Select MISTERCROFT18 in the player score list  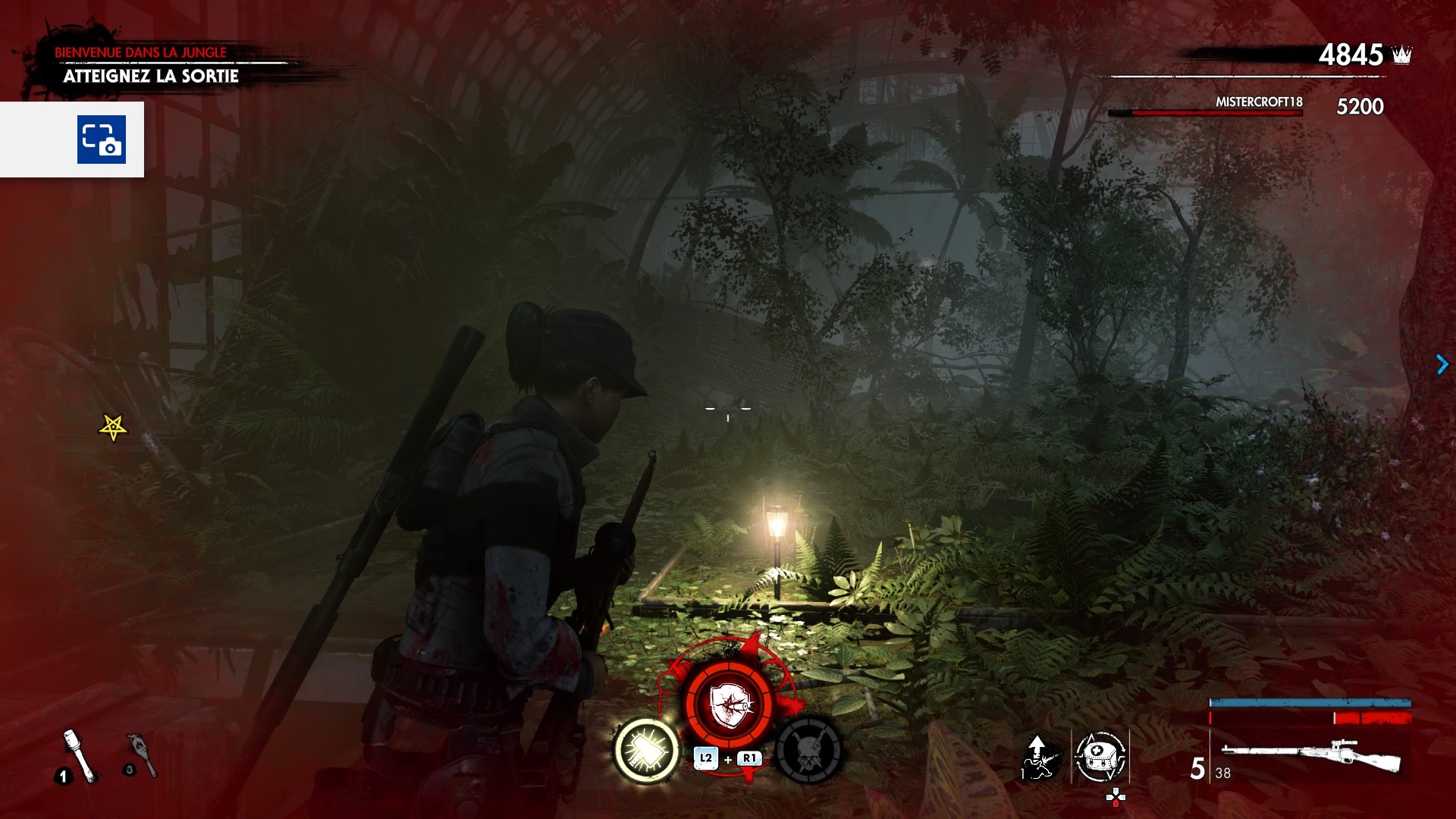[1258, 102]
